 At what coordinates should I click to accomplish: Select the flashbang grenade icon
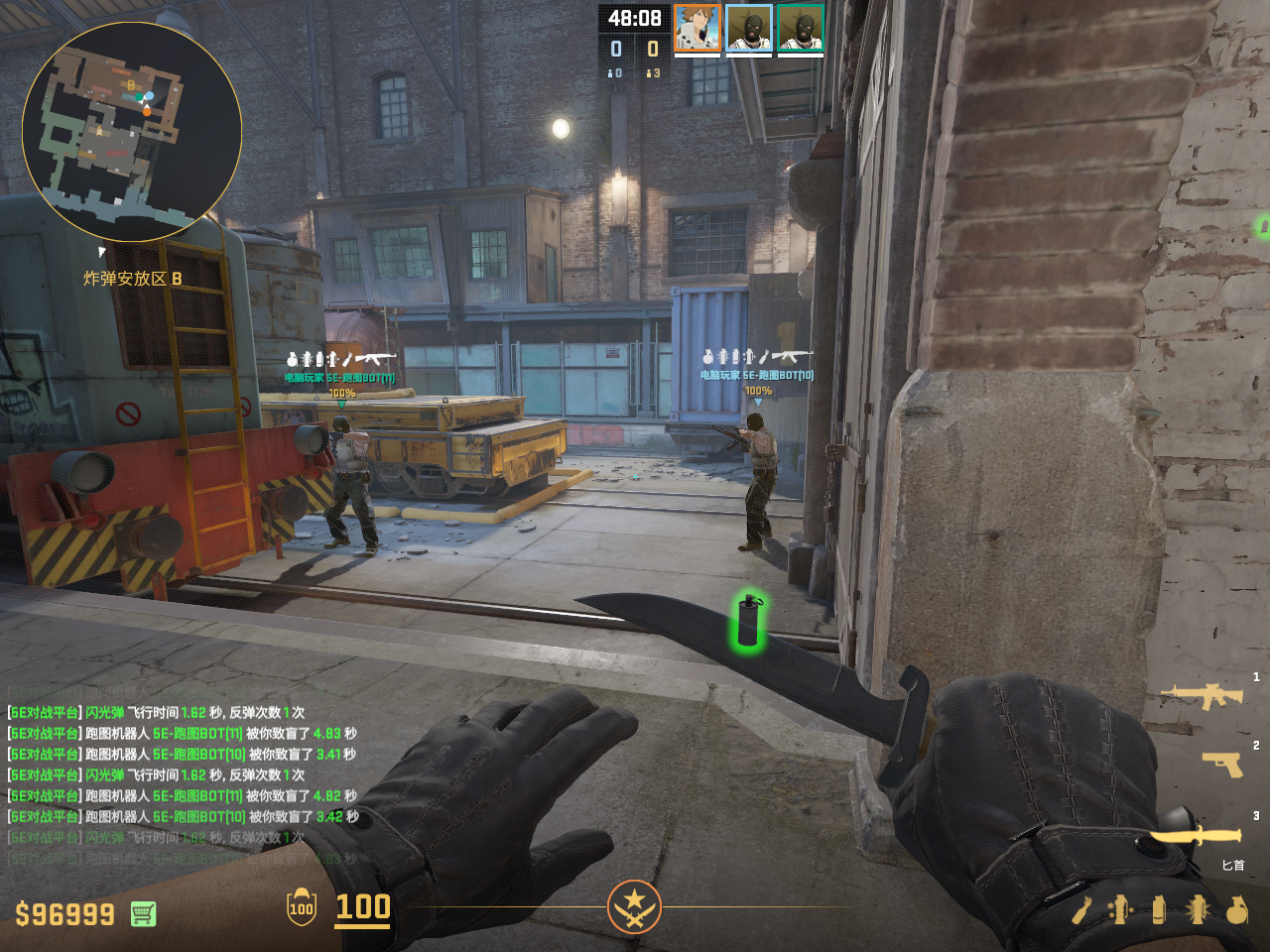coord(1198,909)
